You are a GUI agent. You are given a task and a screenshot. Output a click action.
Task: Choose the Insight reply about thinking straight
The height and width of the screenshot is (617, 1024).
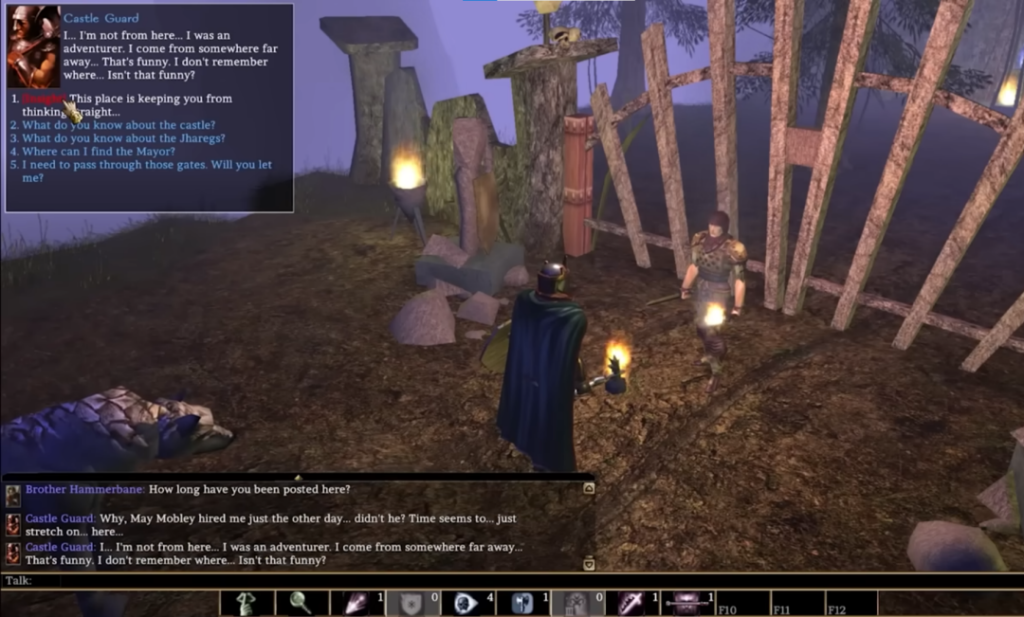[150, 99]
